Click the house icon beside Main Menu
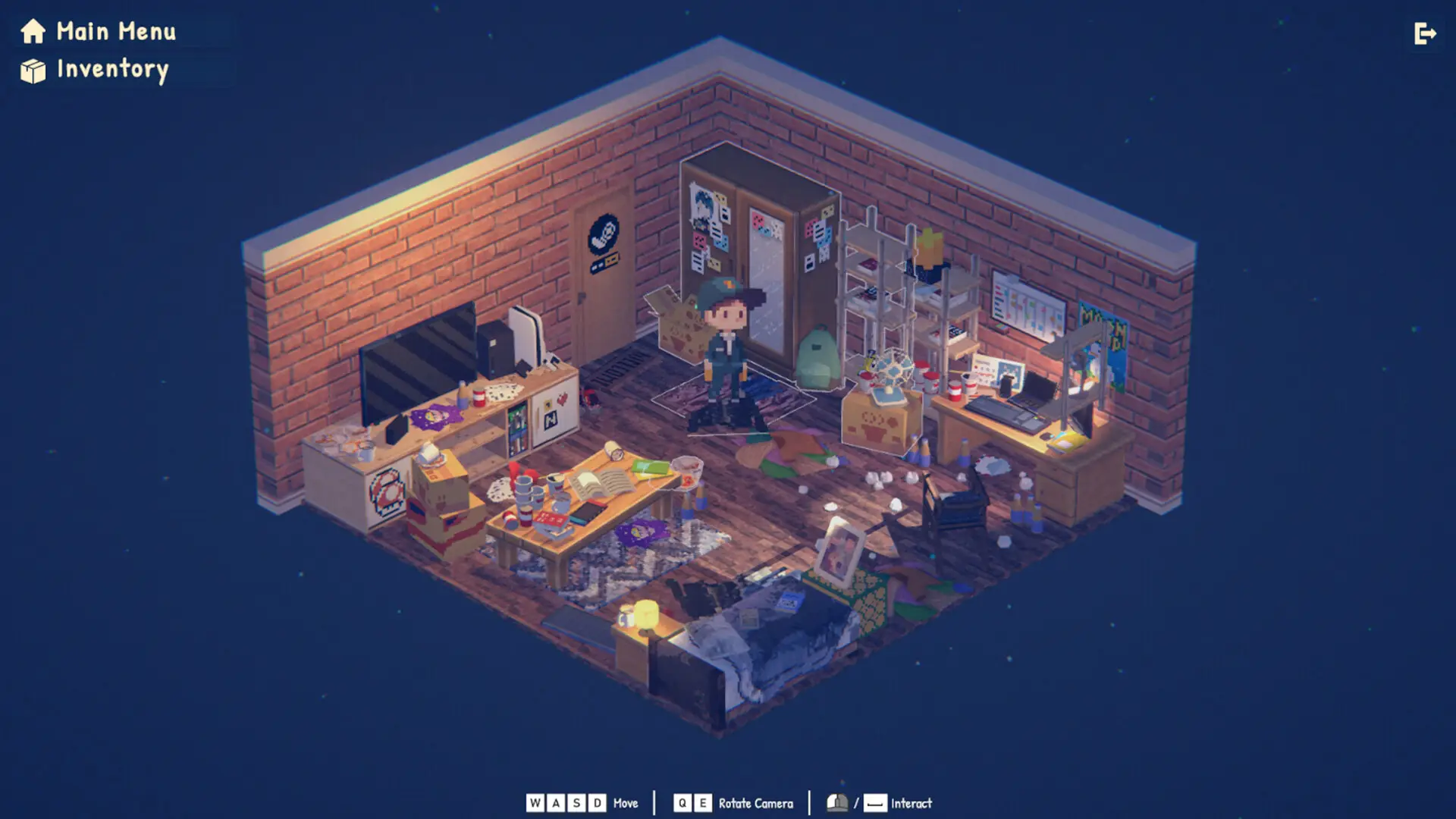 [x=32, y=32]
